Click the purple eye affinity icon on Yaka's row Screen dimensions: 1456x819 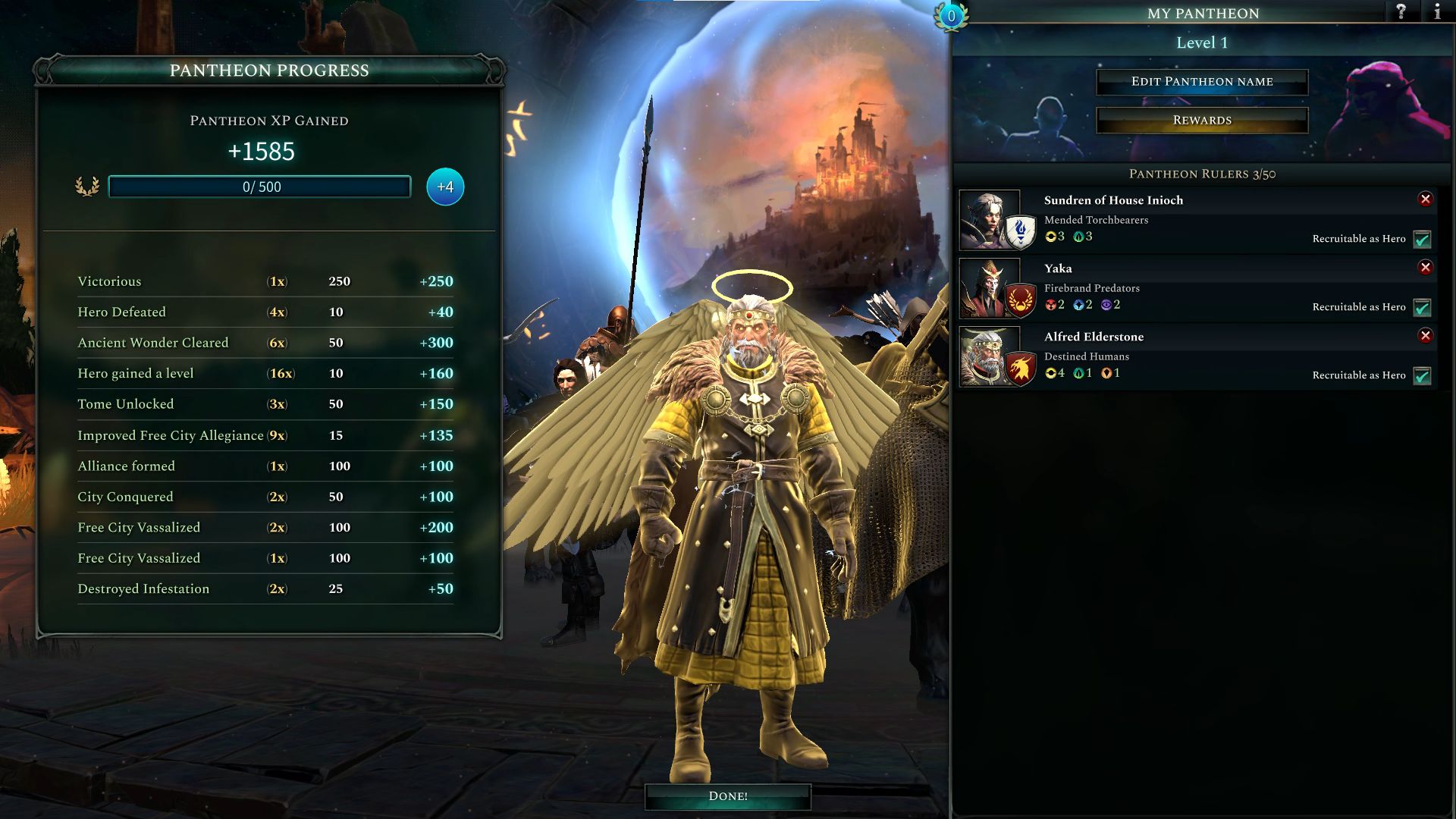pyautogui.click(x=1107, y=306)
